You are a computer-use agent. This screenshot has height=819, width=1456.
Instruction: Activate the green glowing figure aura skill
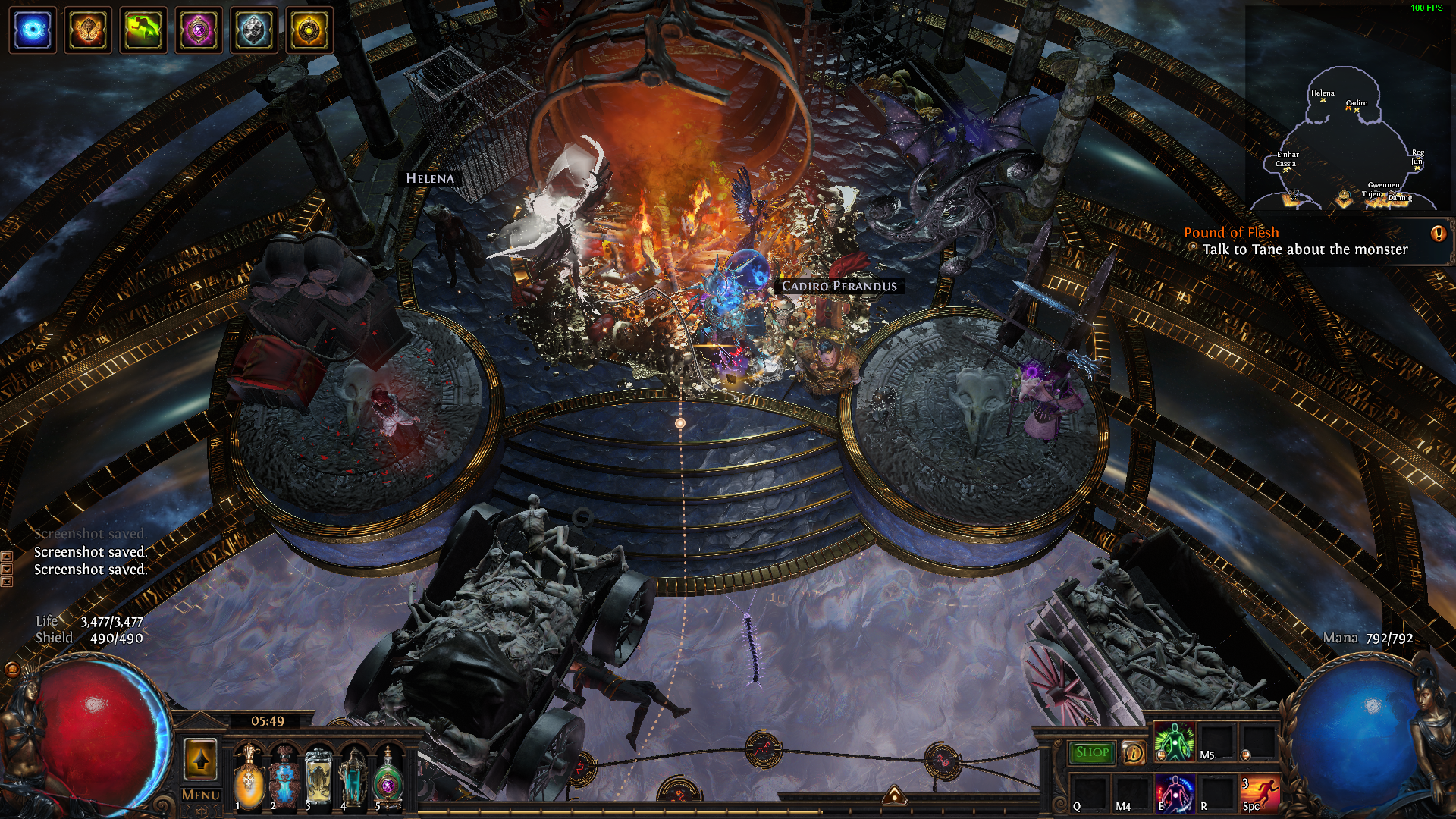tap(1174, 742)
